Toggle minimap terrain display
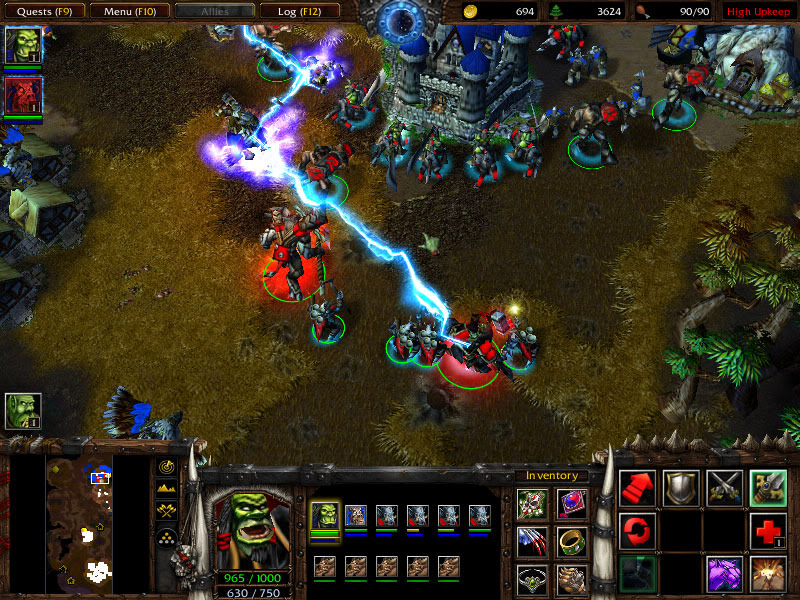Screen dimensions: 800x600 [167, 488]
